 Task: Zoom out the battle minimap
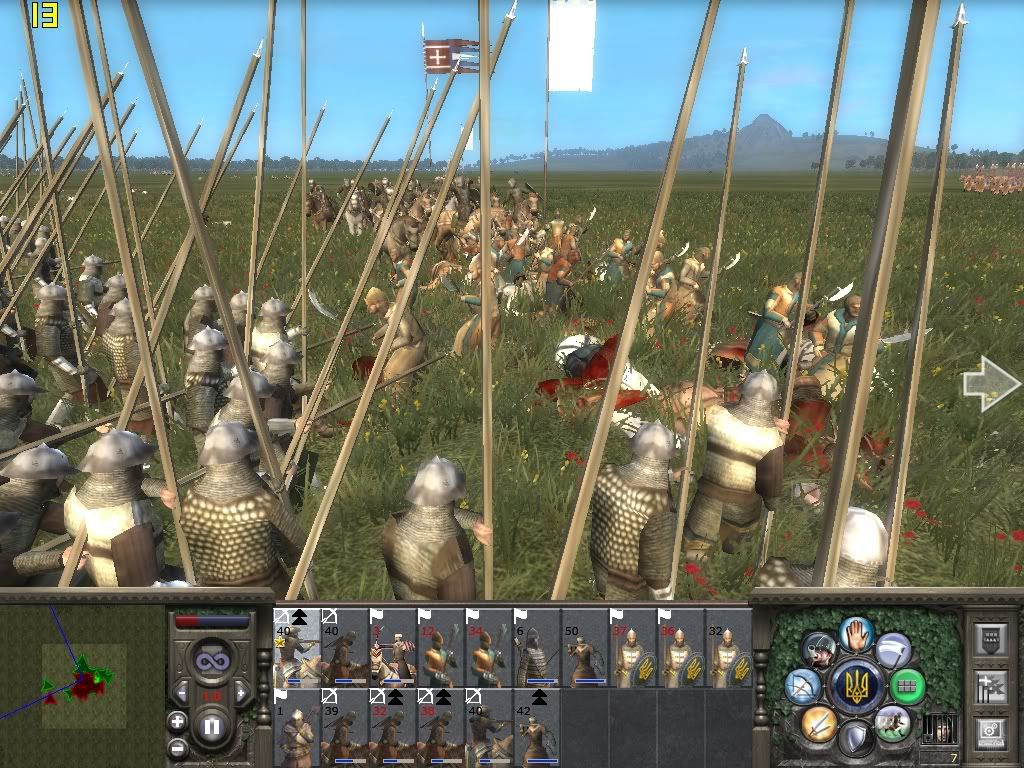pyautogui.click(x=177, y=747)
